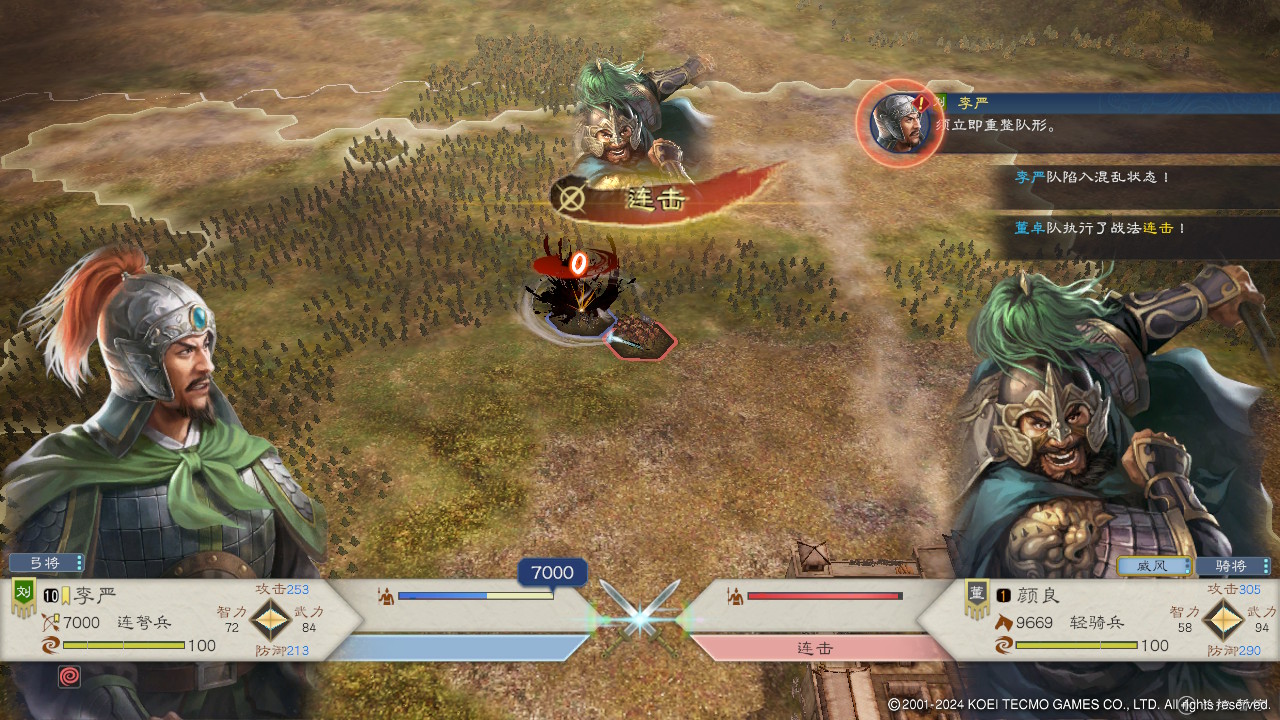1280x720 pixels.
Task: Click the green 刘 faction banner
Action: (x=23, y=598)
